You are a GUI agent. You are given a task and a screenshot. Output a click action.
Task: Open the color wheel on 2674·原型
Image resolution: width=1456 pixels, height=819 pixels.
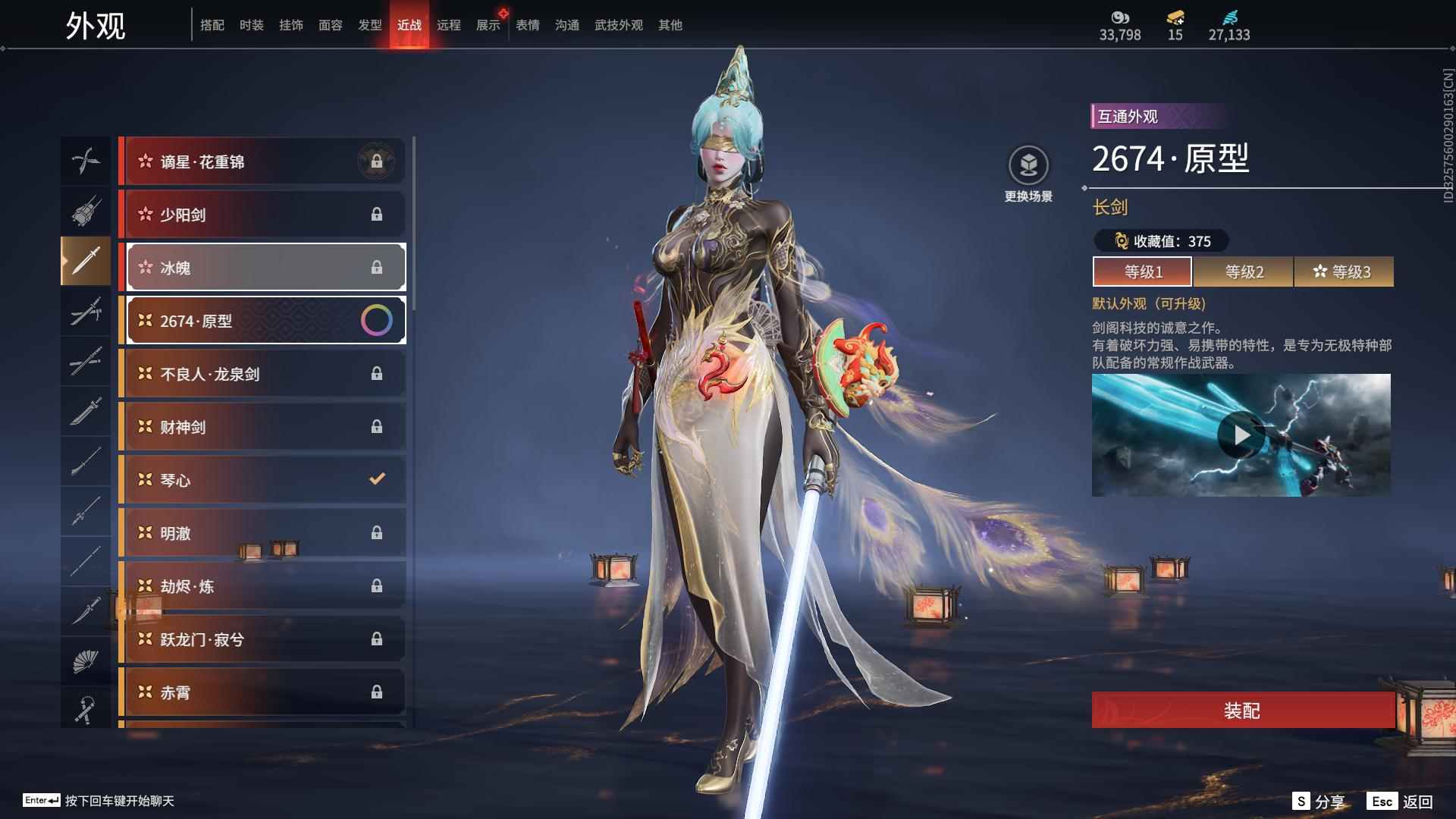pos(376,321)
